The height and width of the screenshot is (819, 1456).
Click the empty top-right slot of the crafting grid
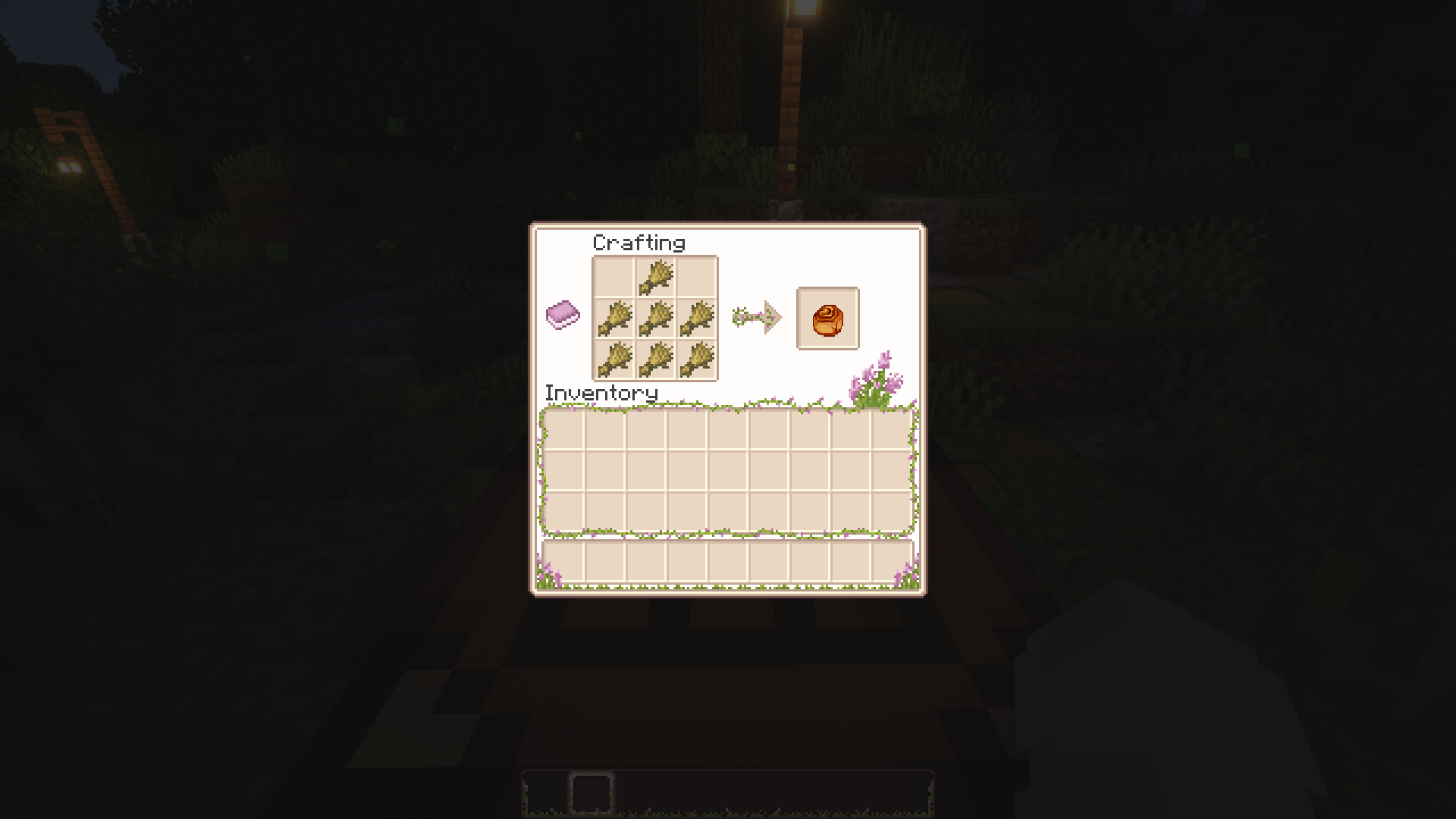click(696, 277)
